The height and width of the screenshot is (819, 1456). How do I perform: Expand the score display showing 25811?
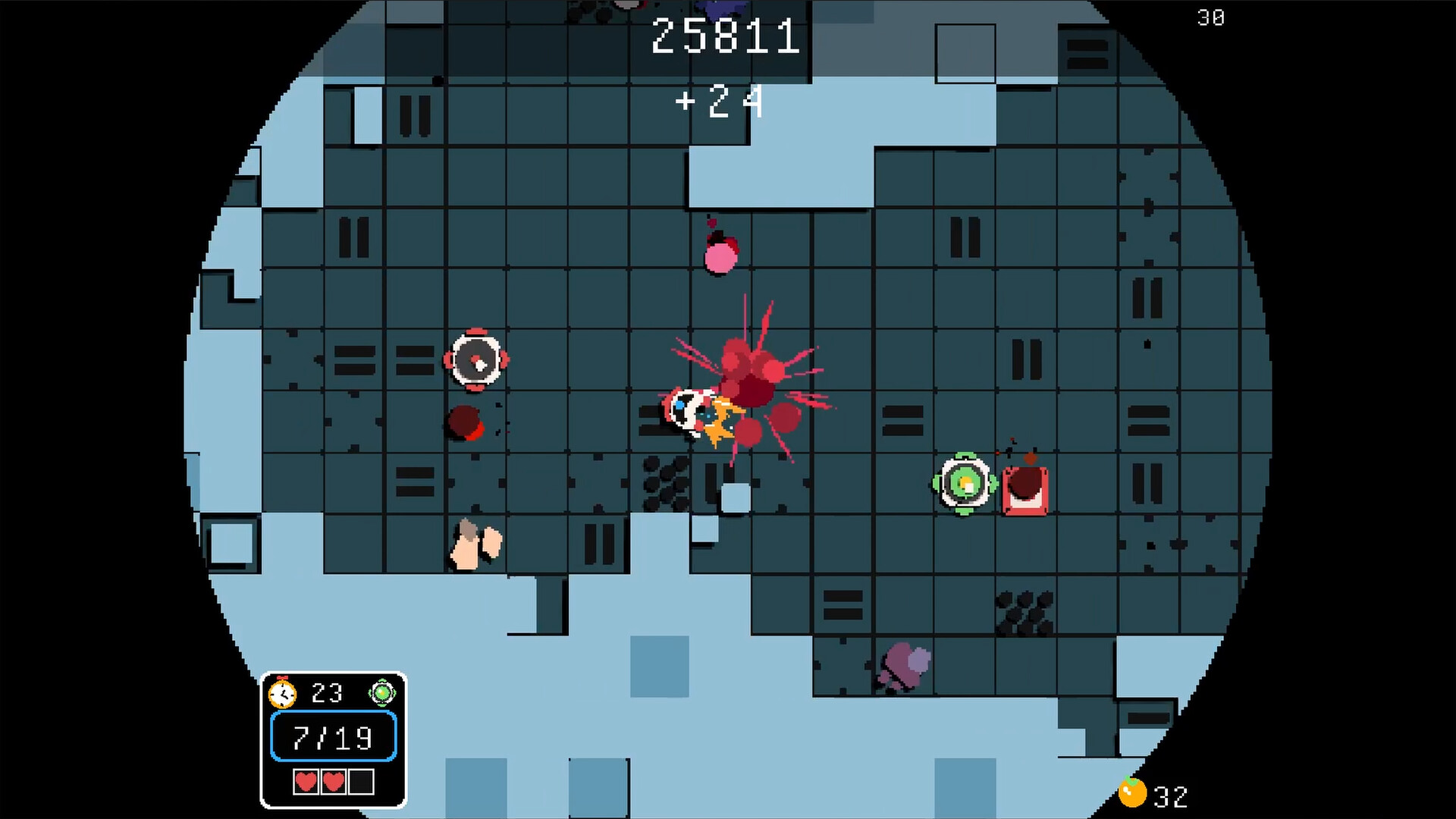point(726,36)
